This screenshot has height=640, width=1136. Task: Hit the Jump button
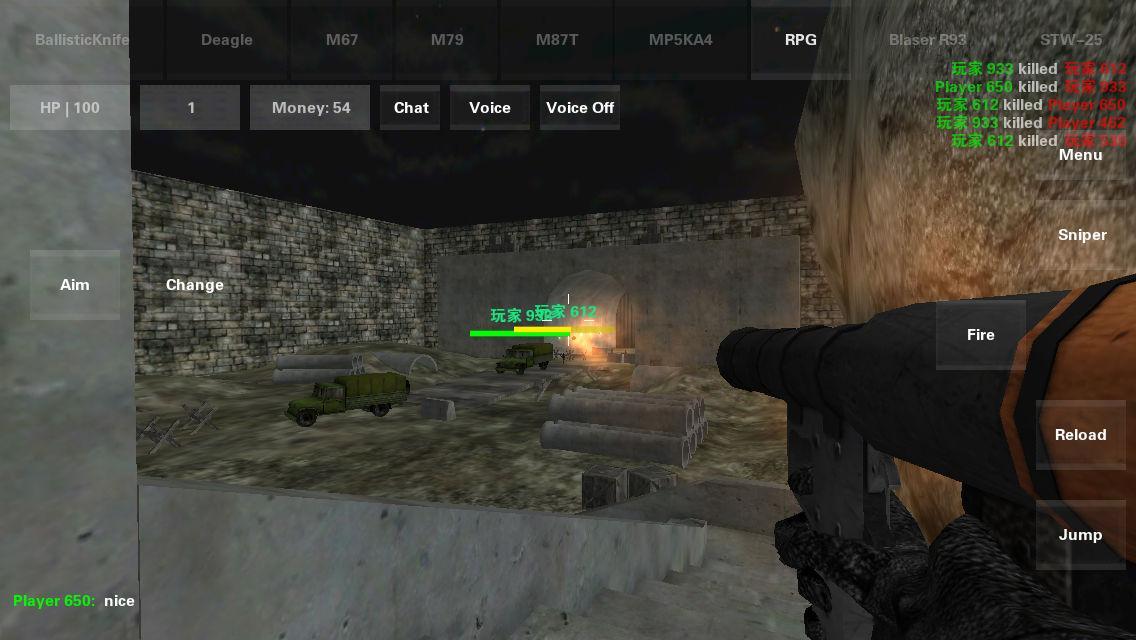pyautogui.click(x=1080, y=535)
